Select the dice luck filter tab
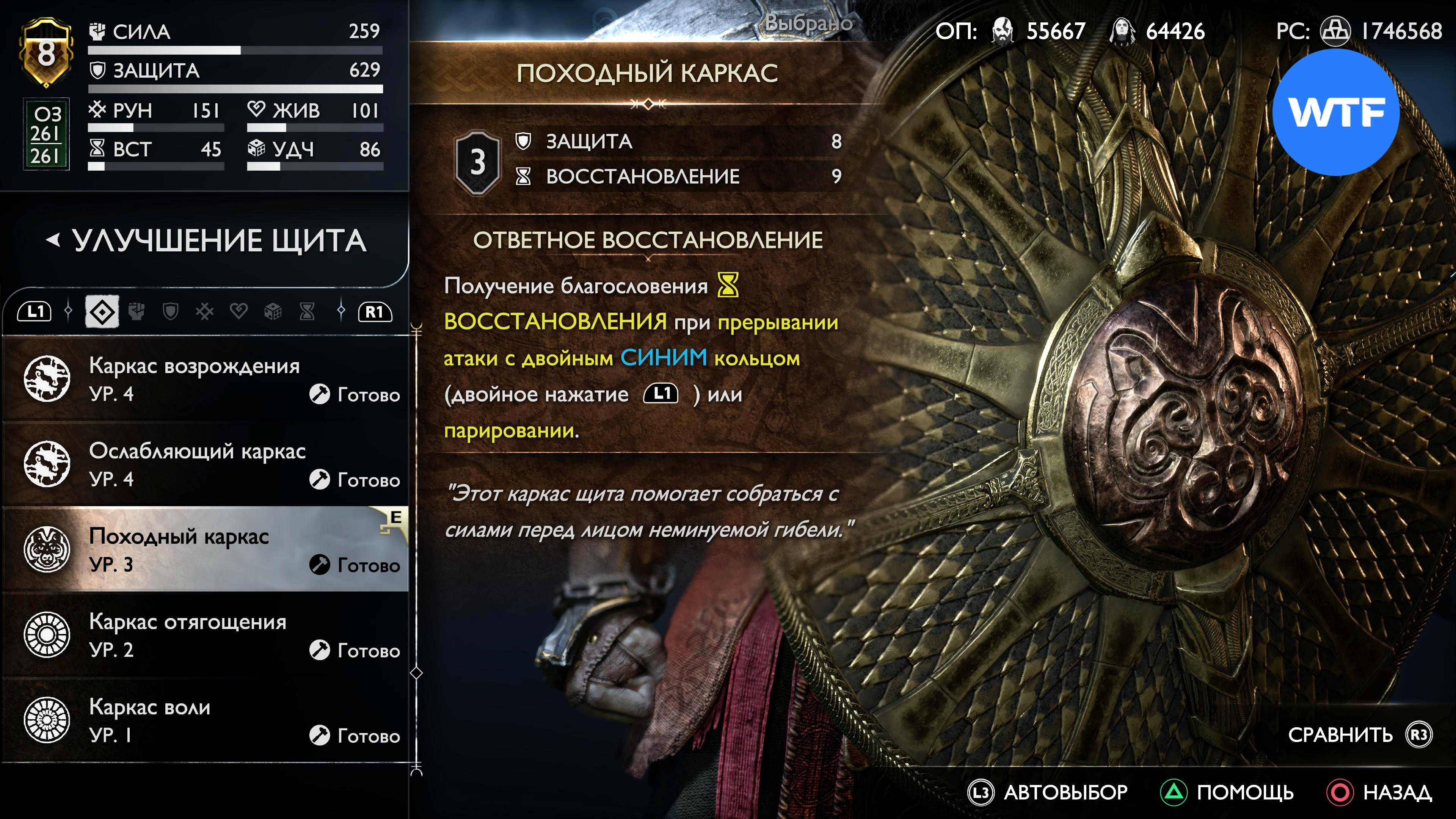This screenshot has width=1456, height=819. coord(273,311)
